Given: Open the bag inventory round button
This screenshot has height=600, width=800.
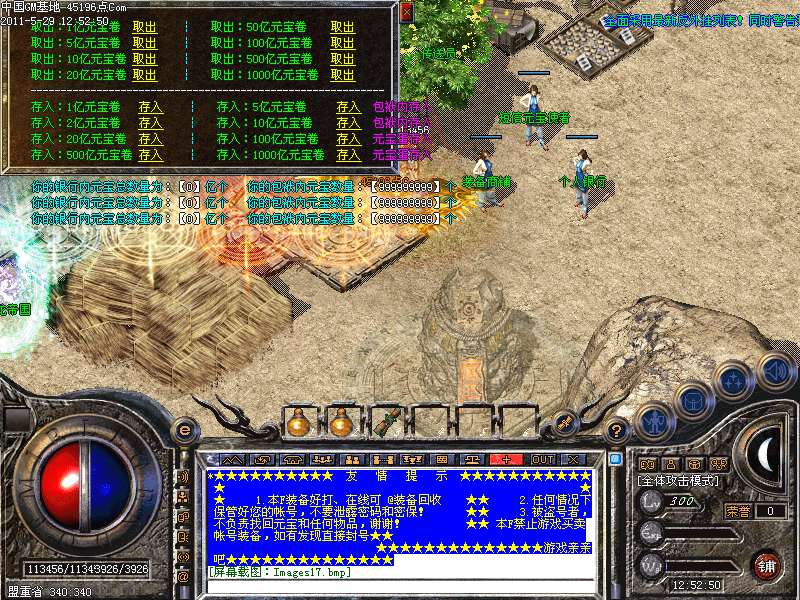Looking at the screenshot, I should click(x=692, y=402).
